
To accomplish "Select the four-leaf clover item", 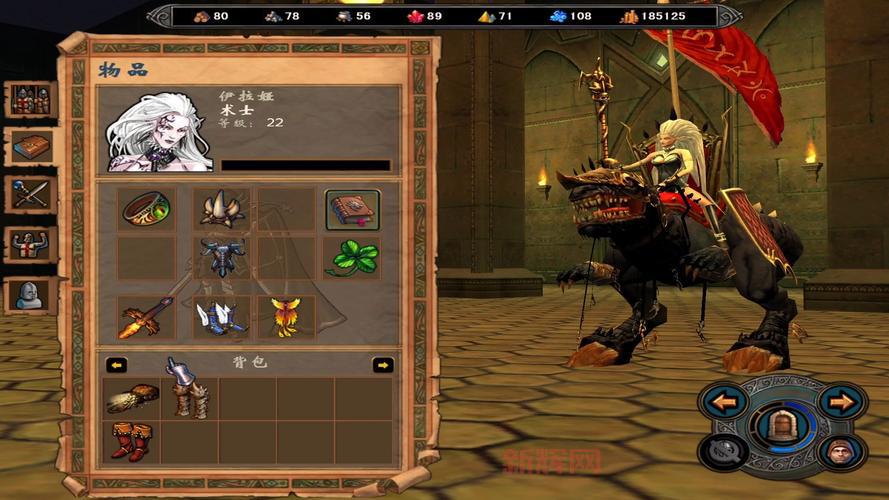I will (352, 258).
